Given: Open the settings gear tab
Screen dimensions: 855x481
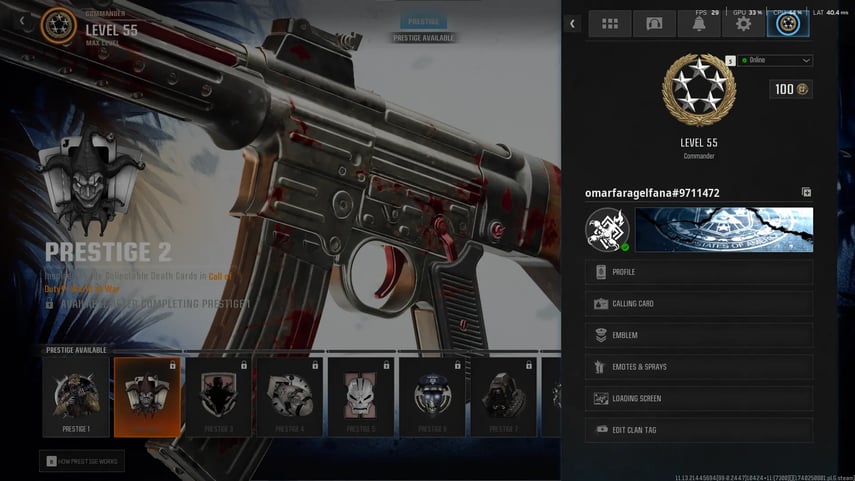Looking at the screenshot, I should click(x=743, y=24).
